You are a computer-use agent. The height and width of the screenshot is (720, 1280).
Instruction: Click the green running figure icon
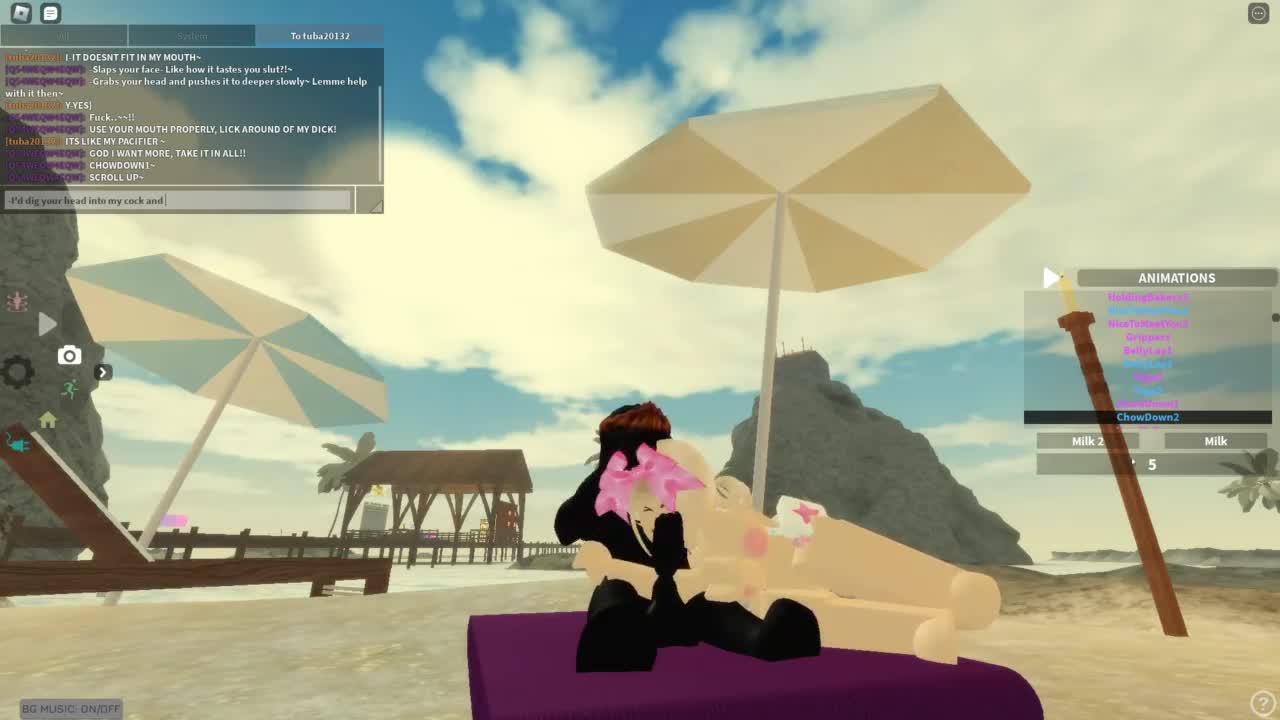click(69, 390)
